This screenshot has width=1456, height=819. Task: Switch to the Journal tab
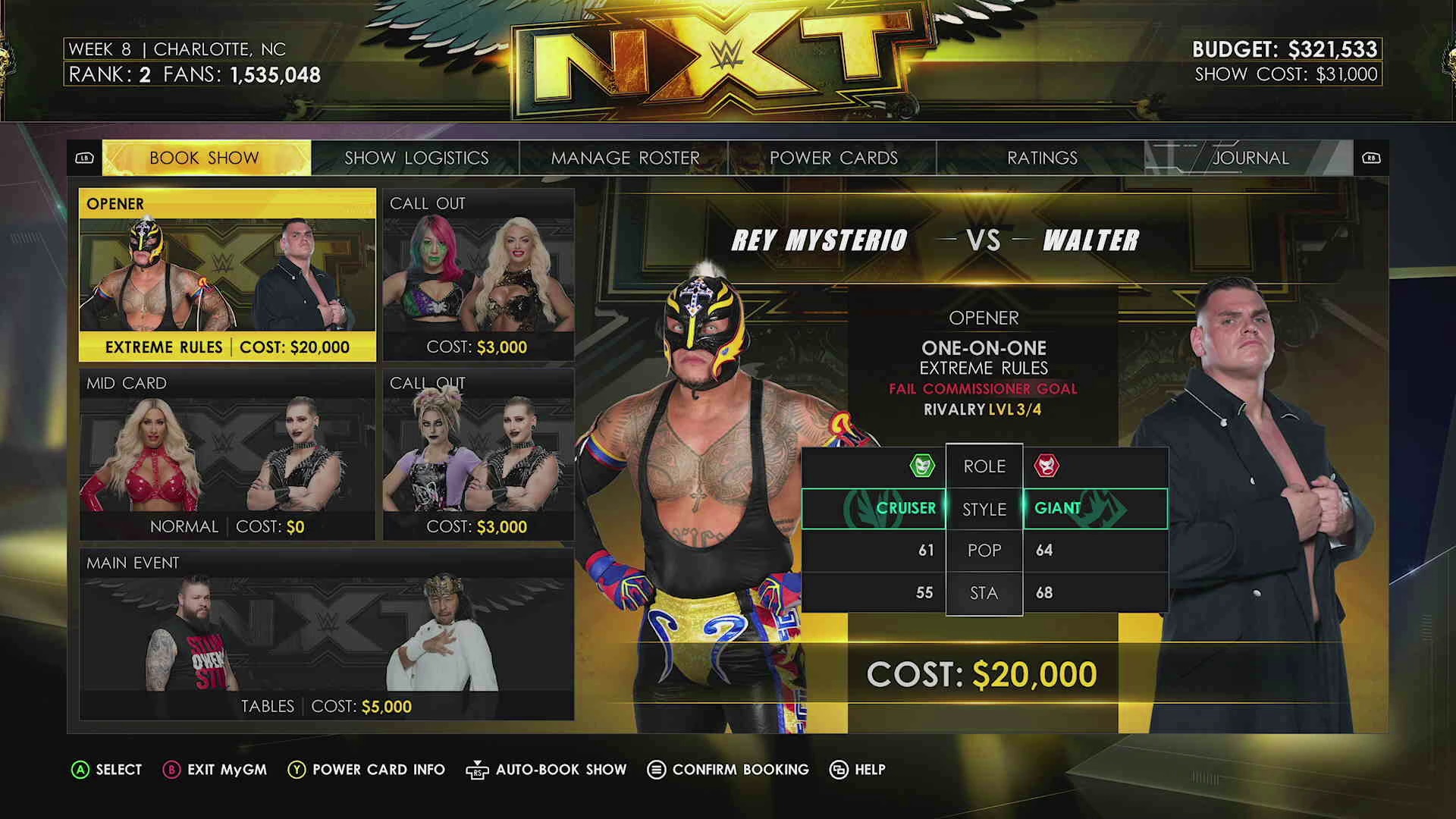[x=1250, y=158]
